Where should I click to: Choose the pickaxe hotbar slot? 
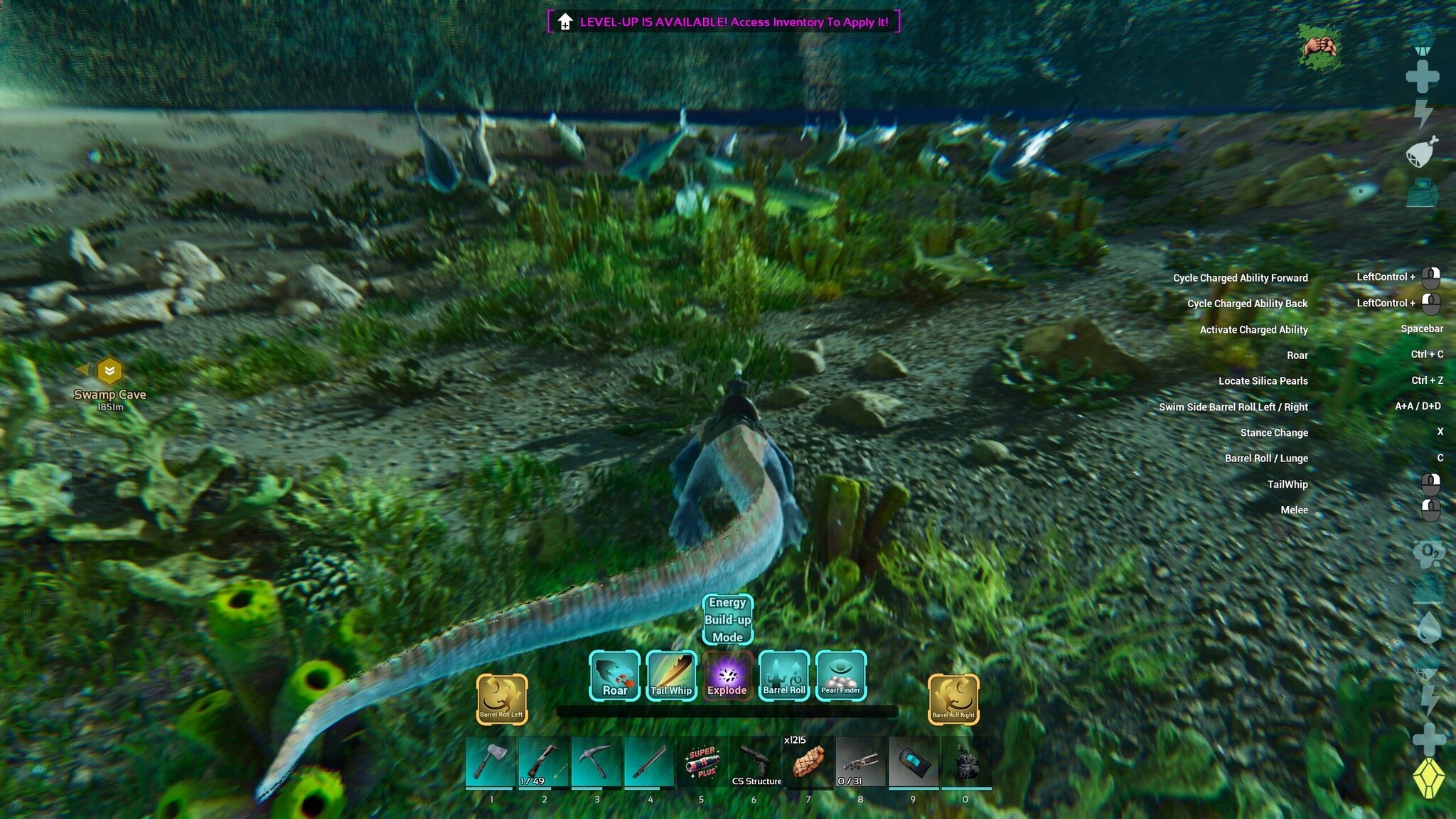click(596, 763)
